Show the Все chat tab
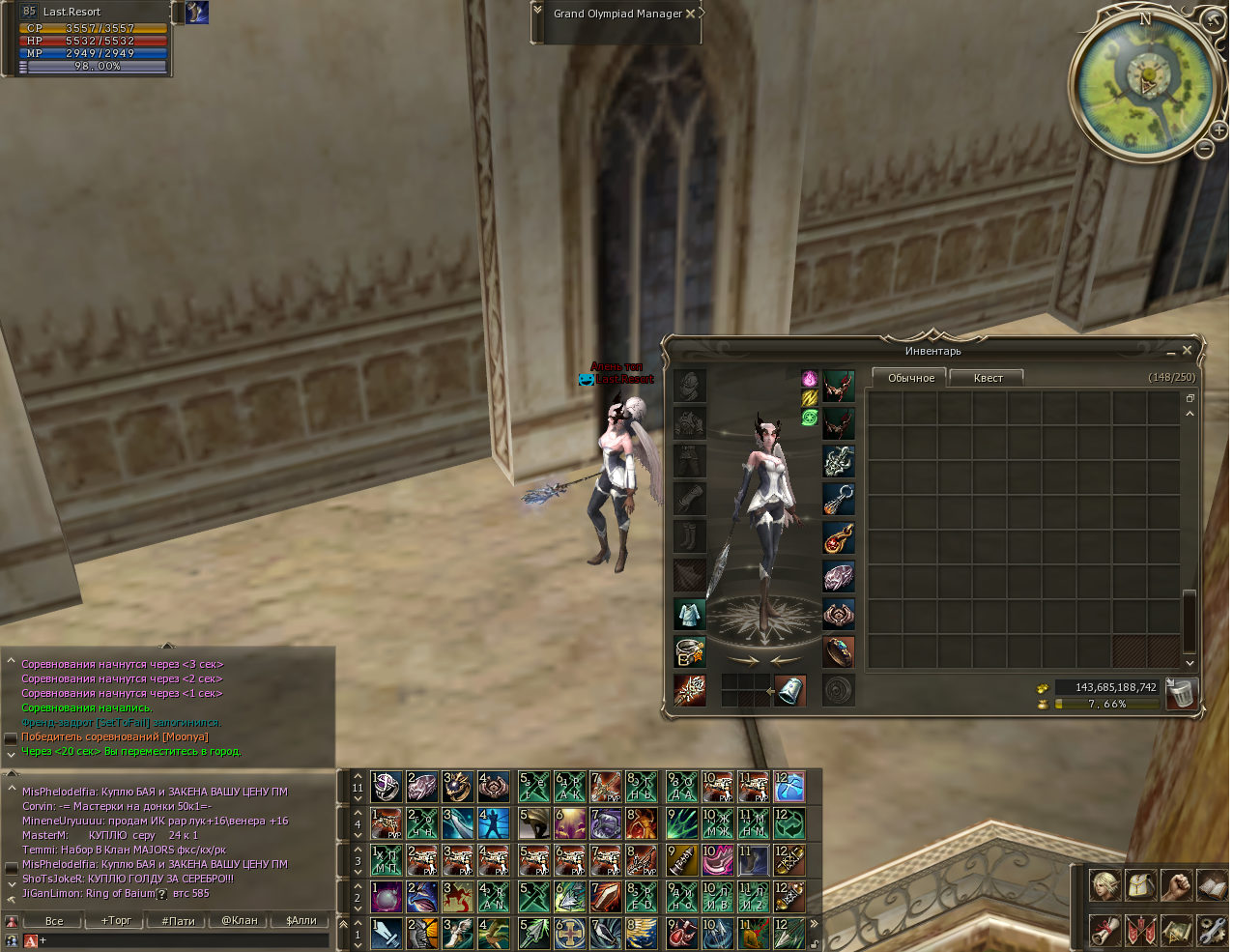This screenshot has width=1233, height=952. [x=54, y=920]
